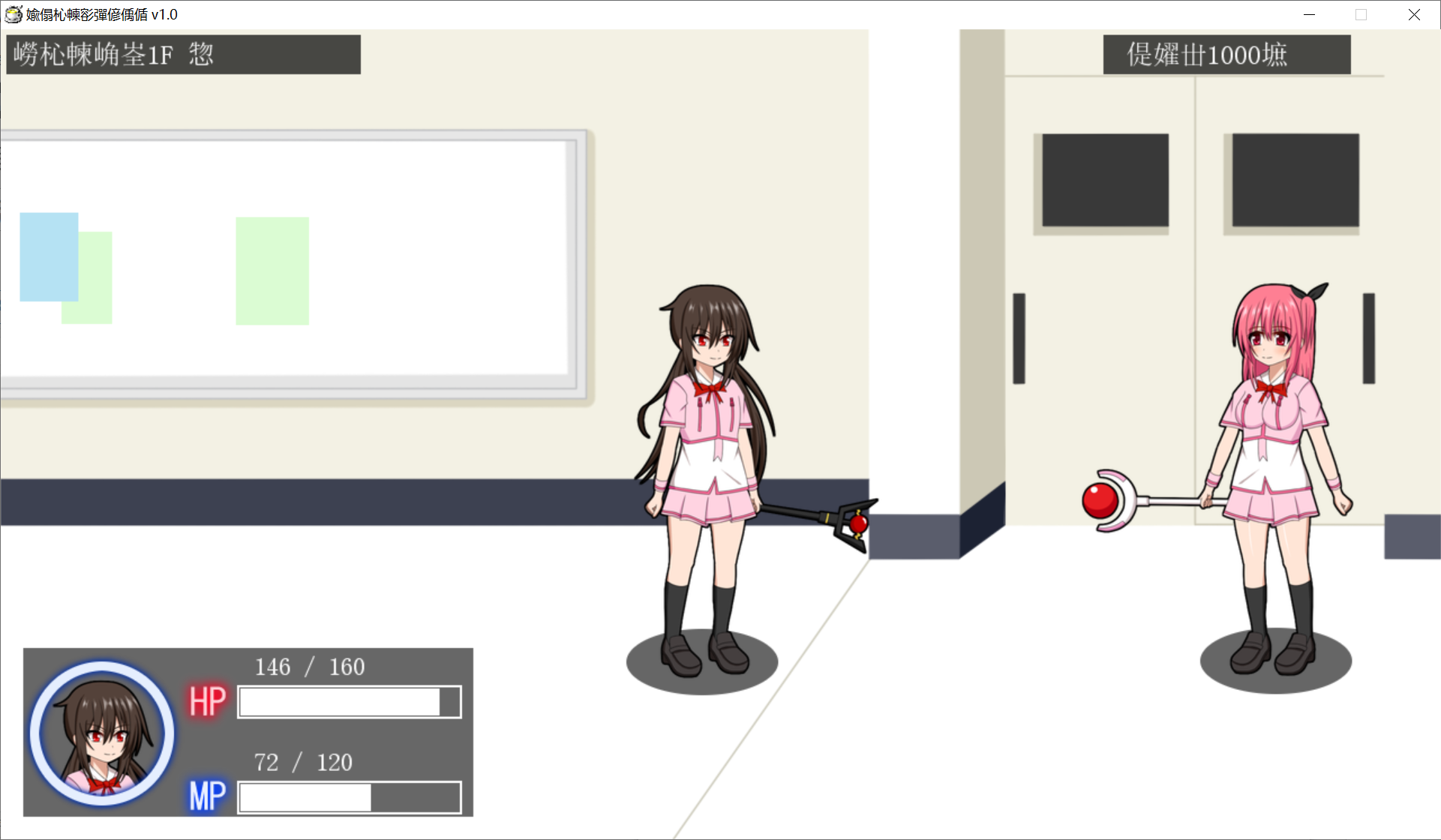
Task: Click the MP progress bar
Action: point(348,796)
